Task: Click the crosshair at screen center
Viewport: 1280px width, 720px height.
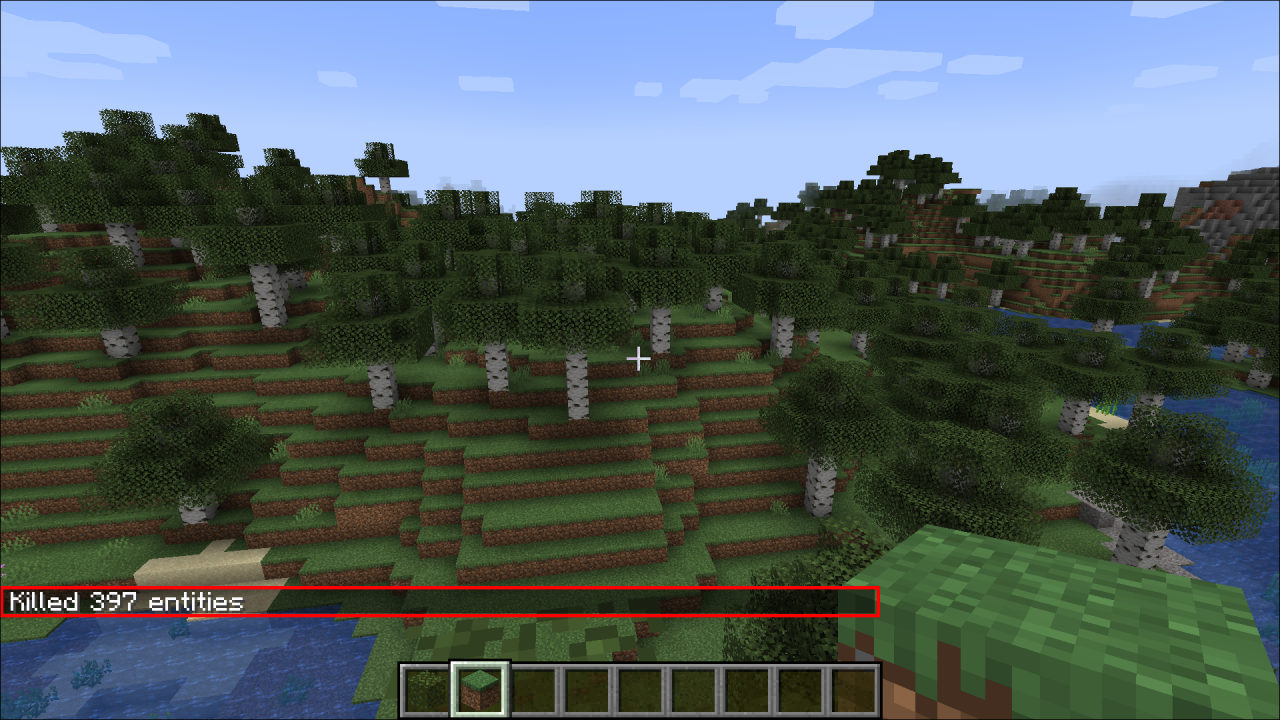Action: tap(639, 357)
